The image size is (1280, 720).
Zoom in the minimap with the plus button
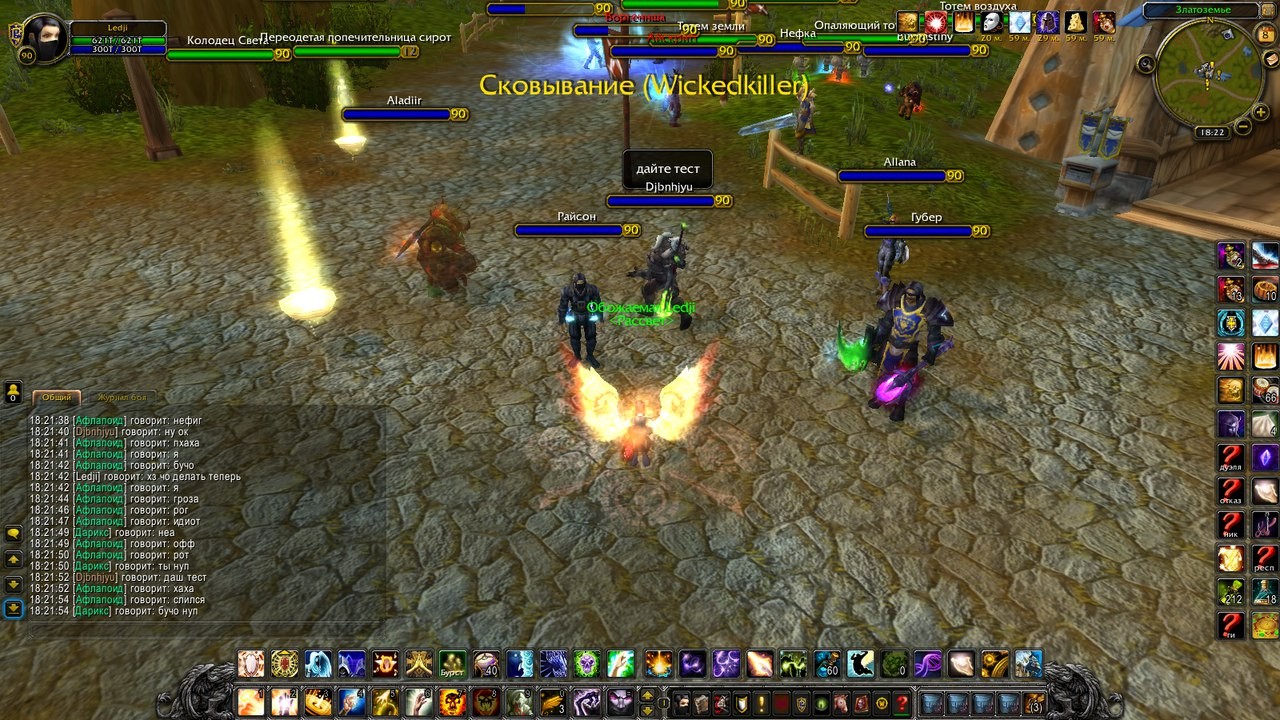1262,113
